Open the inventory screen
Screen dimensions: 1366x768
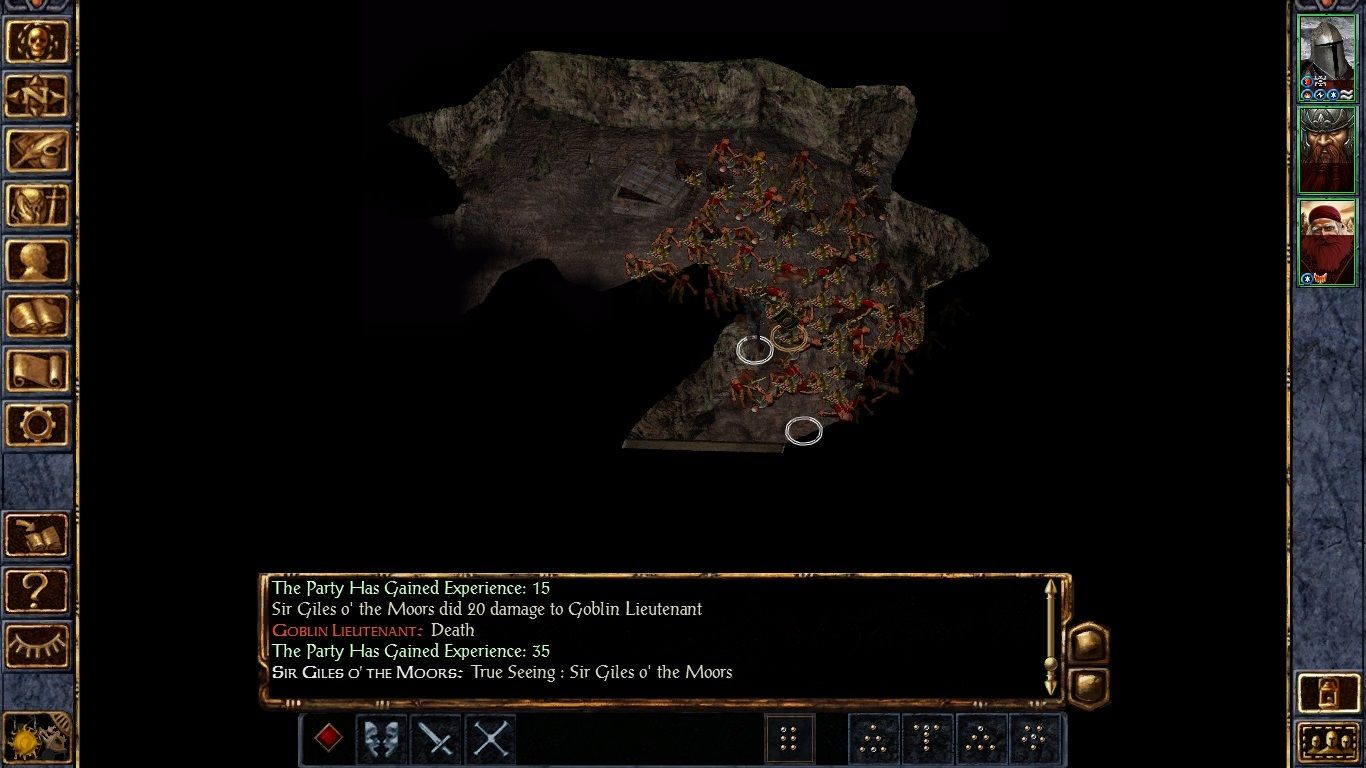38,206
